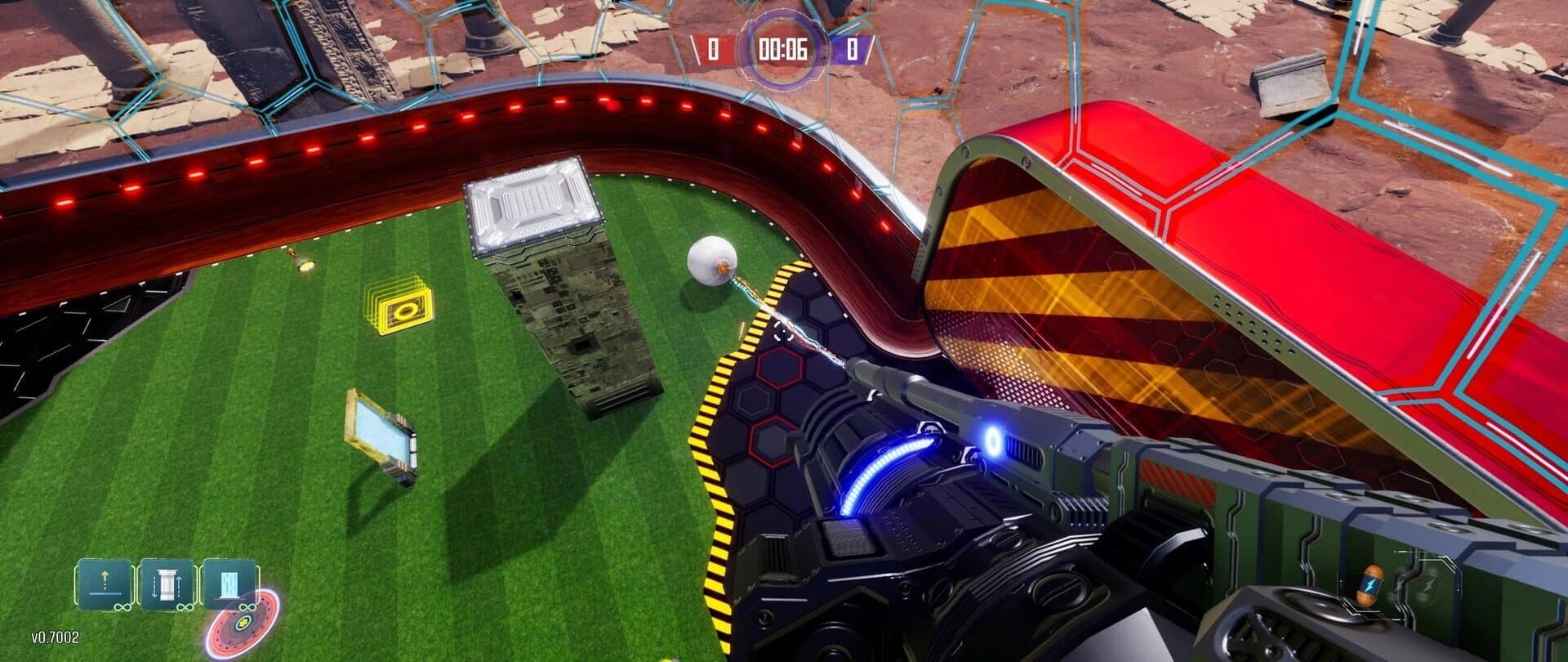Toggle the infinity counter on wall card

[x=247, y=606]
